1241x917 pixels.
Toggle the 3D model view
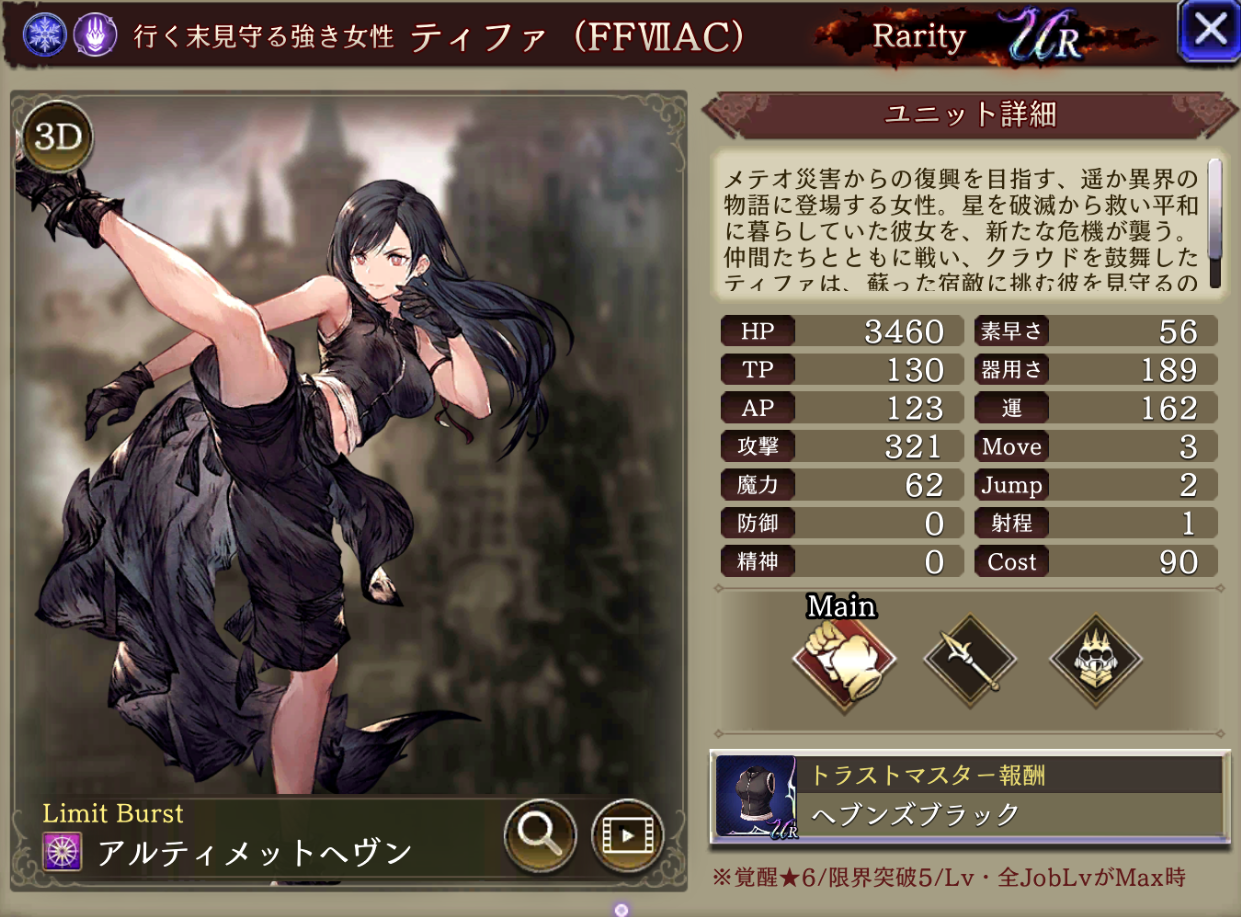tap(58, 138)
